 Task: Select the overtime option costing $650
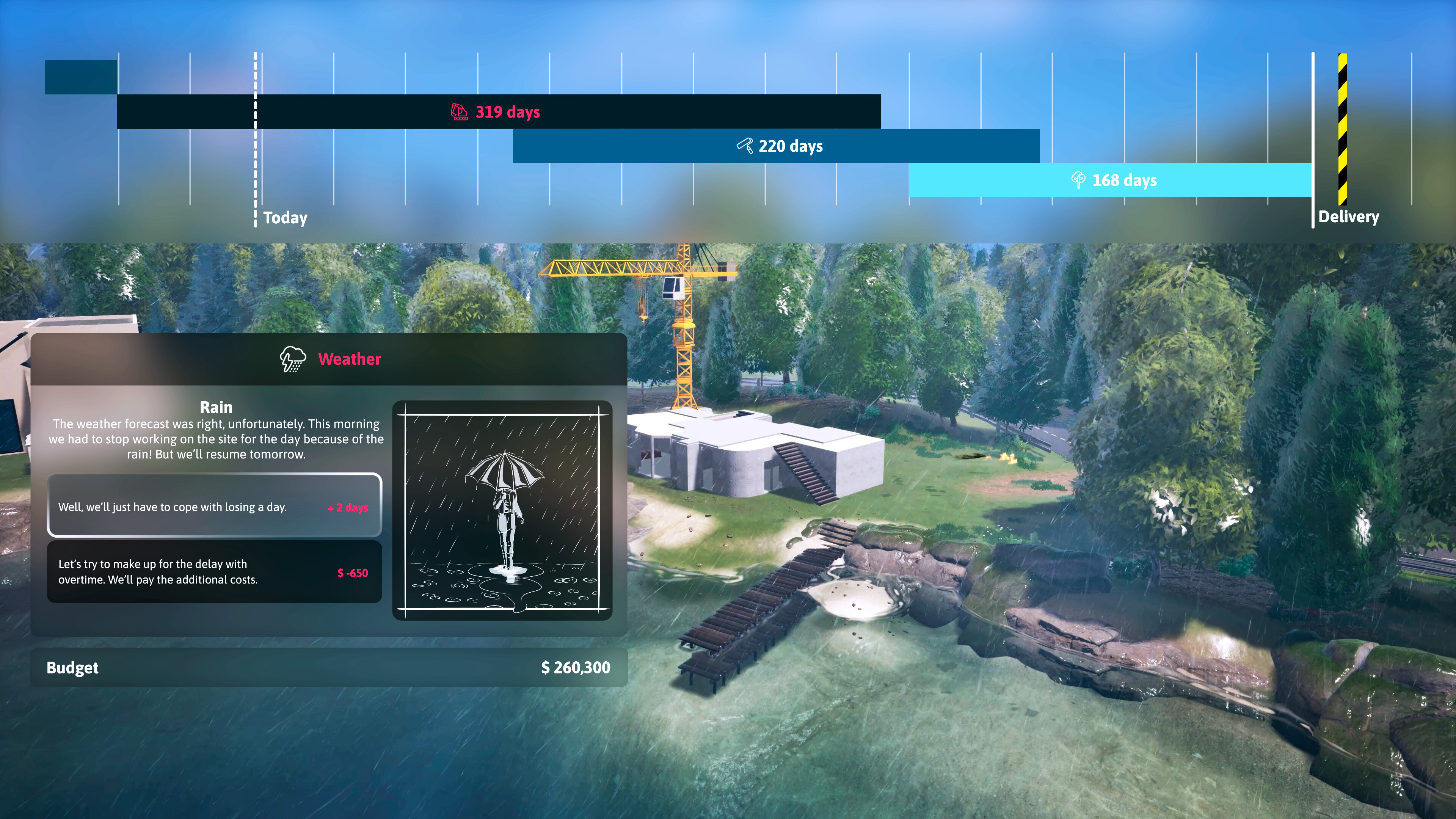point(214,571)
